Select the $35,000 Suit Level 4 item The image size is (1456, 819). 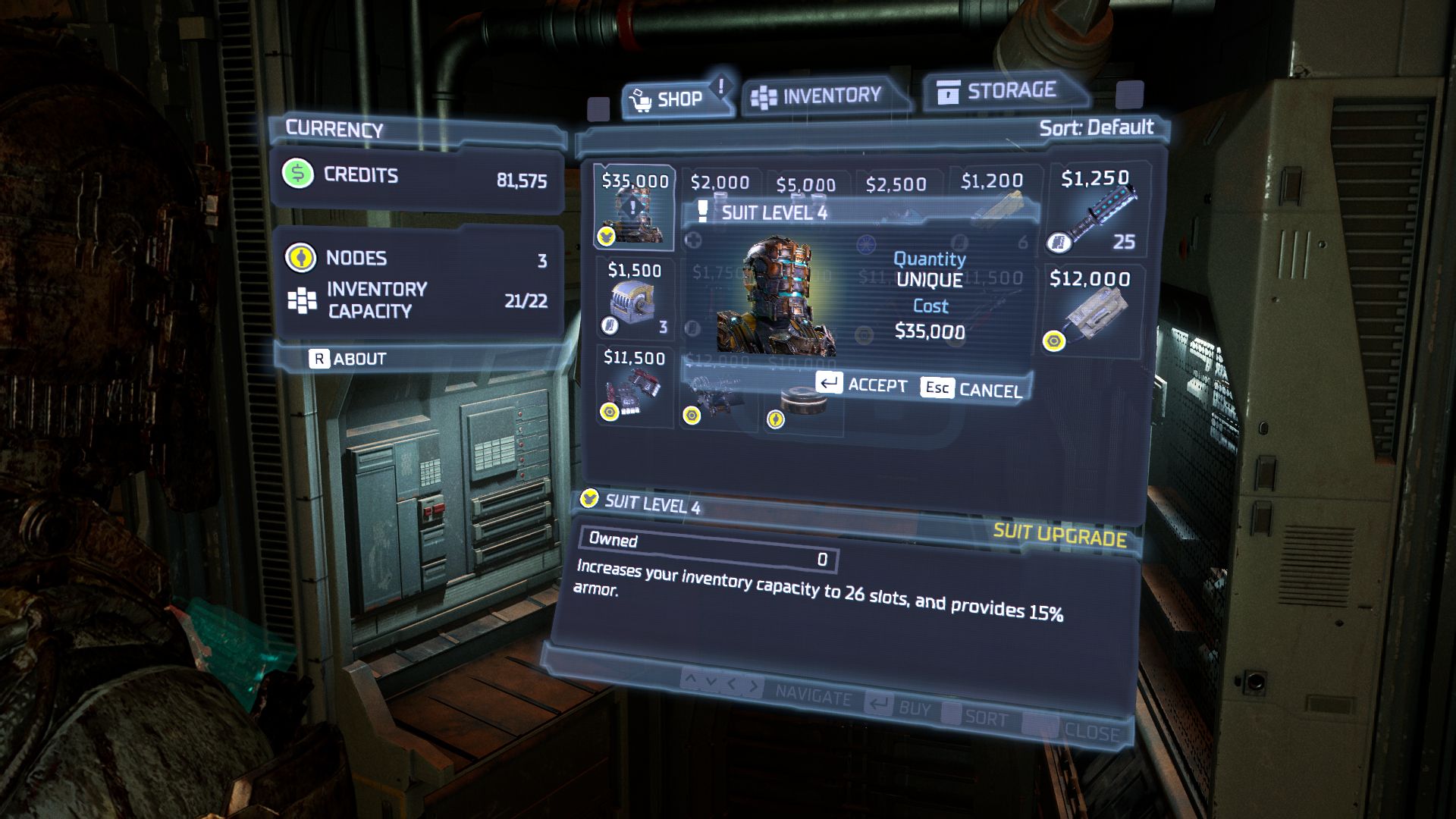634,207
